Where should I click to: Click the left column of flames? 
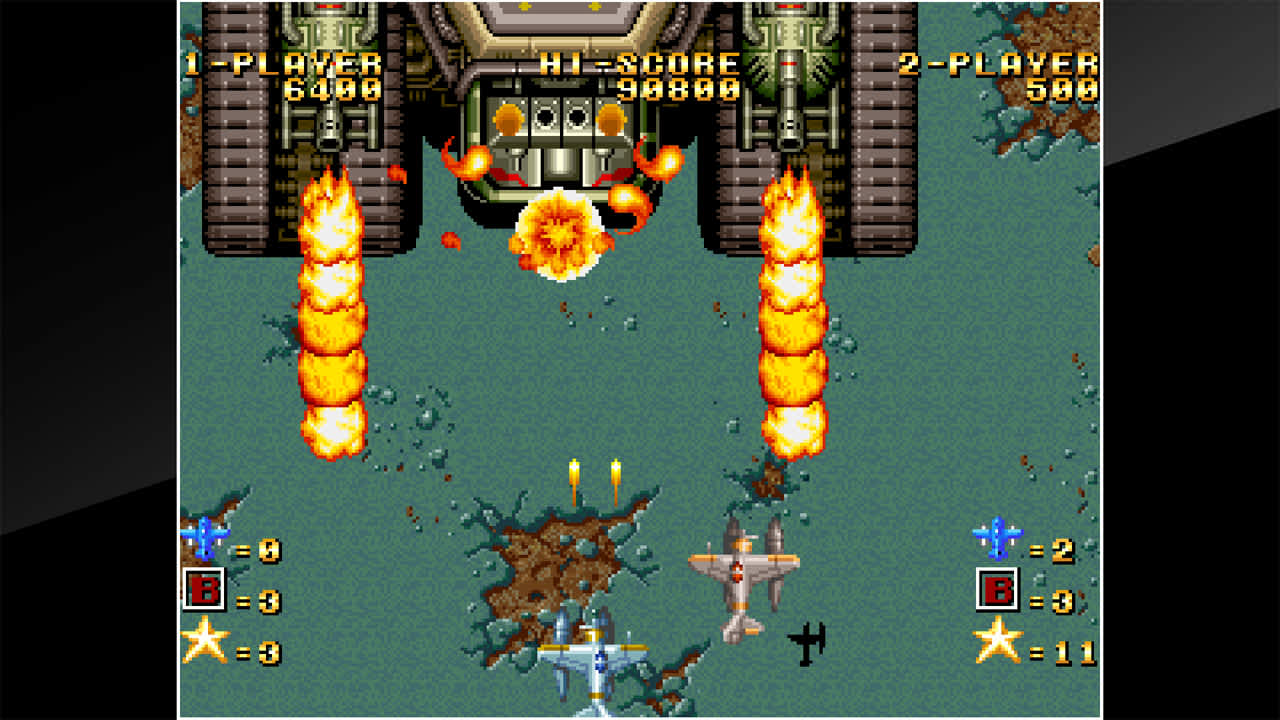[x=330, y=320]
